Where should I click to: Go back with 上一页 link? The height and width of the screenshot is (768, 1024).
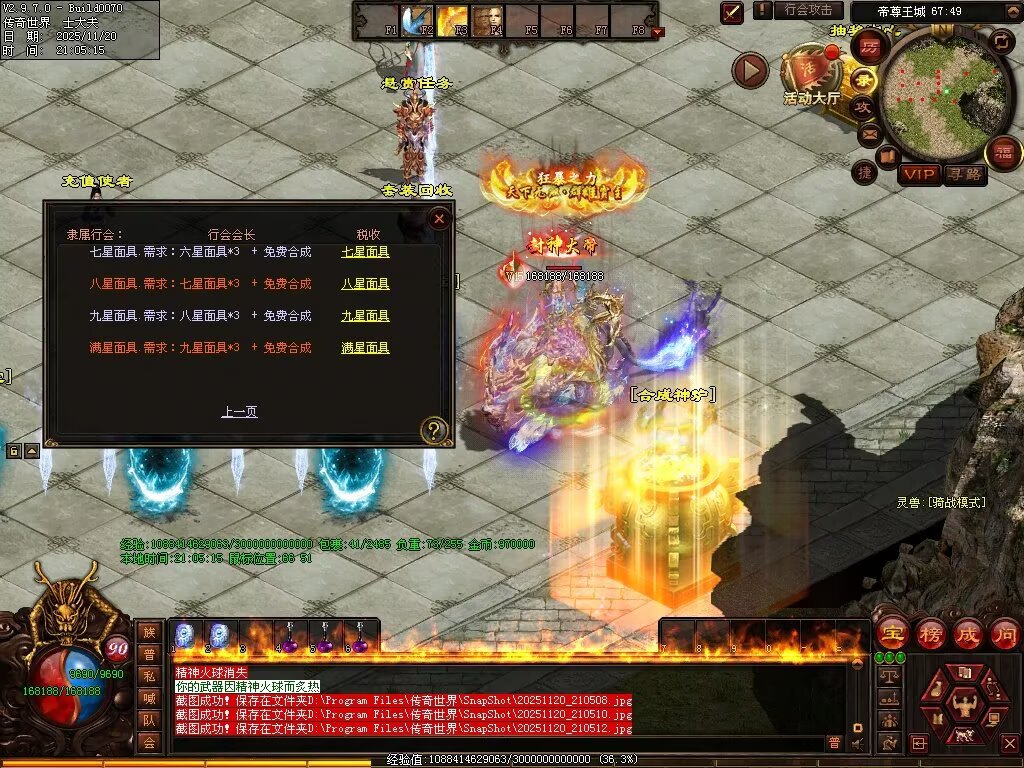pyautogui.click(x=239, y=411)
